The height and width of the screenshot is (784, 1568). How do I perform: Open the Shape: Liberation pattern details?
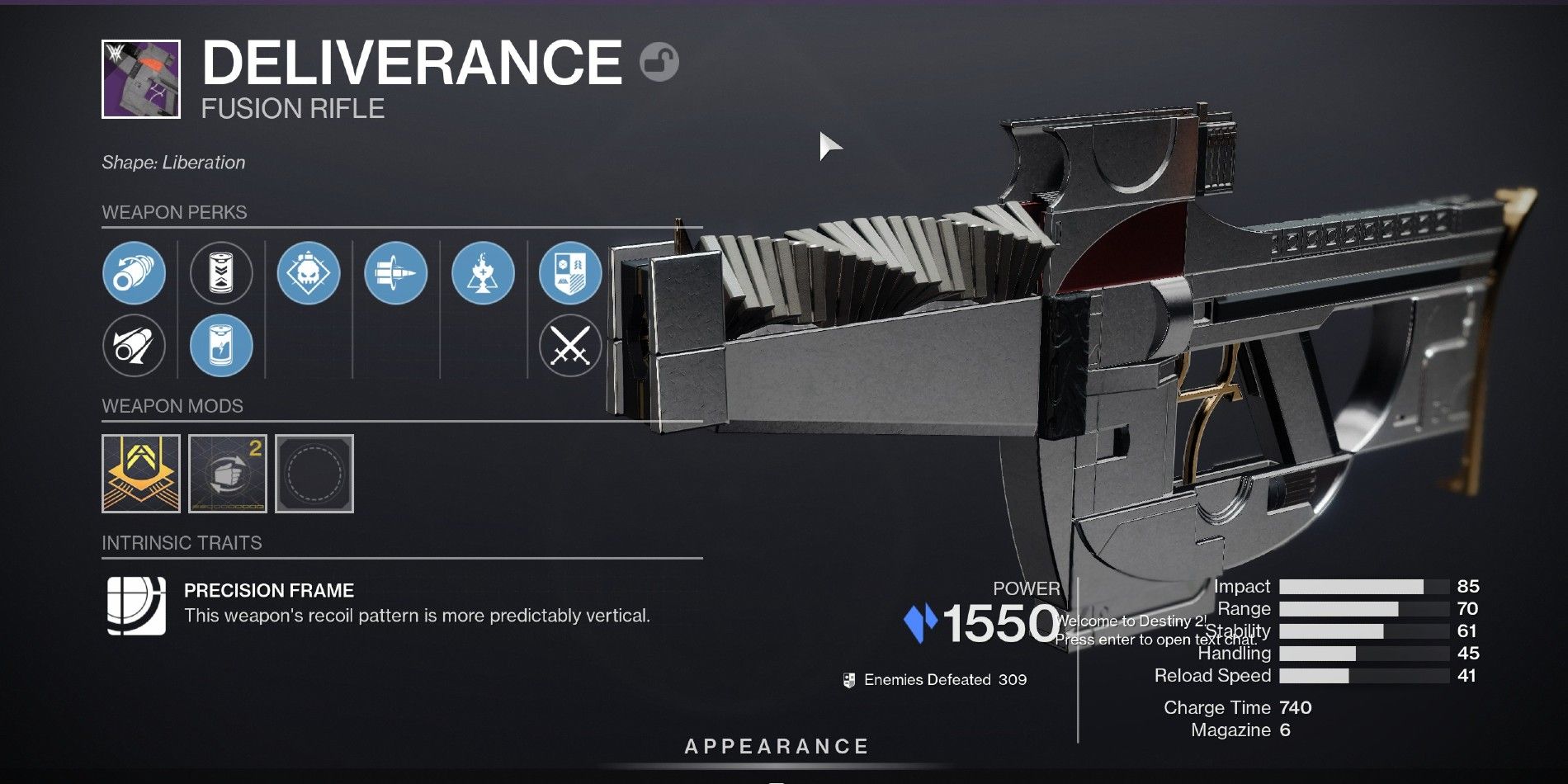pos(172,163)
